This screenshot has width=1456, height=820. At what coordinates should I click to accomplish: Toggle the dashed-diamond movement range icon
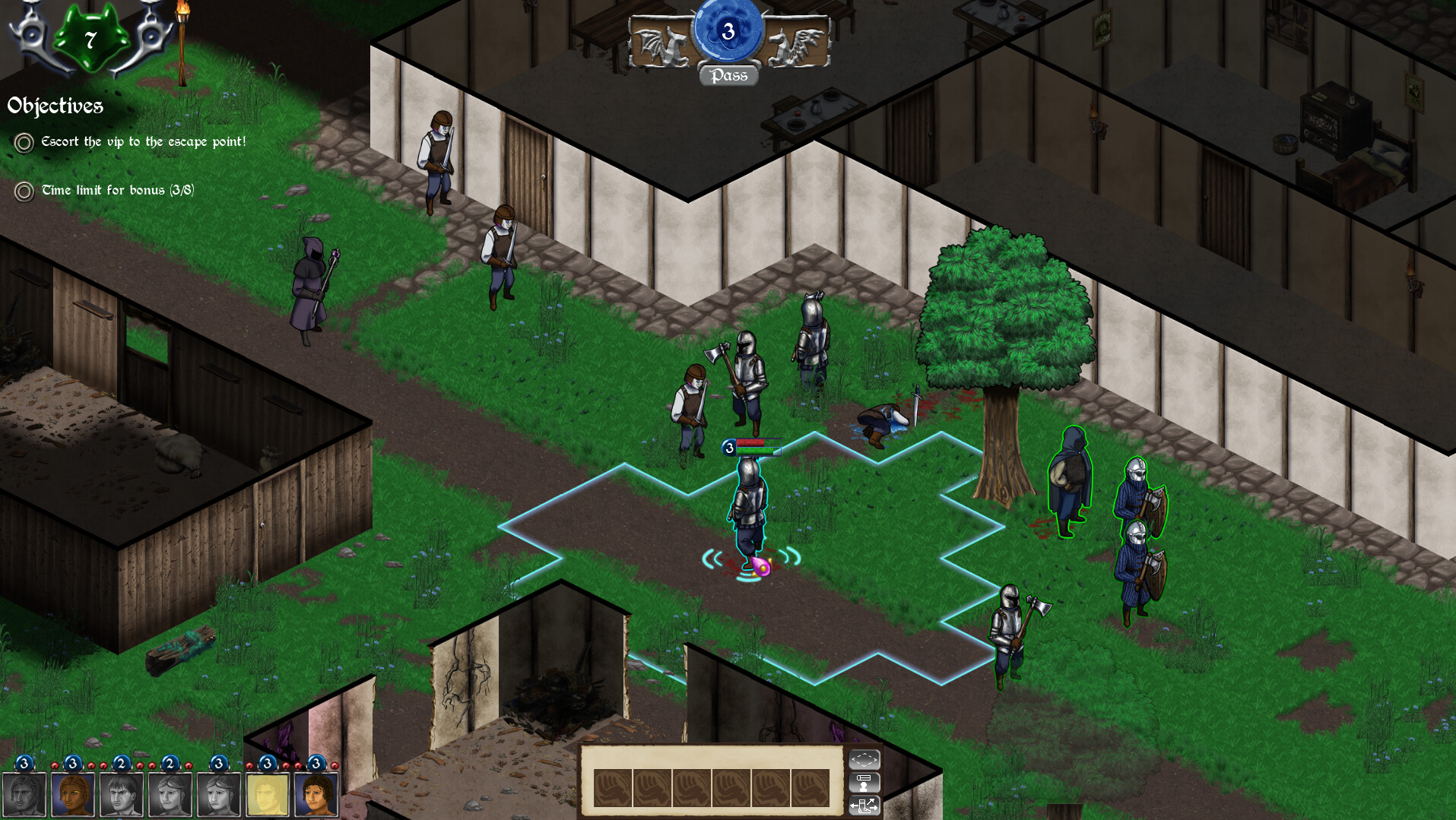[865, 760]
